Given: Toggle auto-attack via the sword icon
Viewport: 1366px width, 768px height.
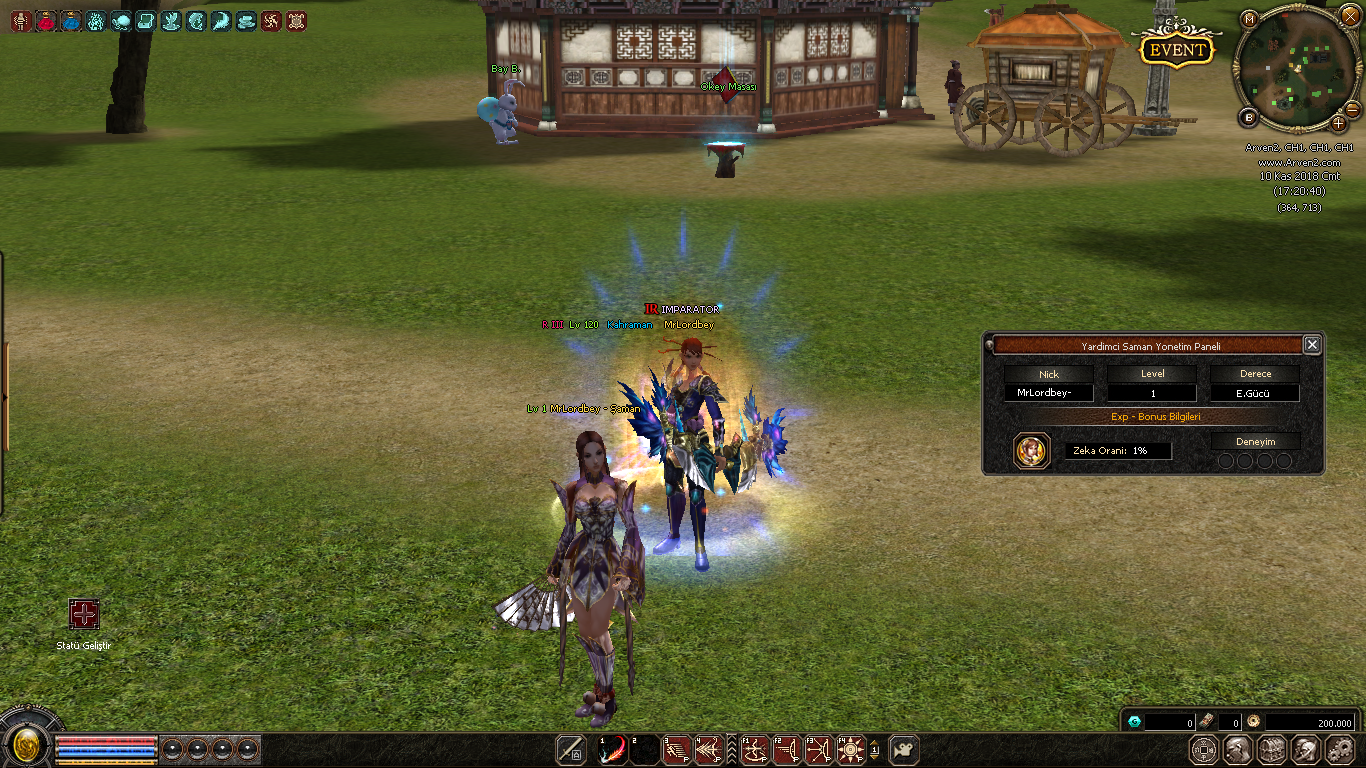Looking at the screenshot, I should coord(570,750).
